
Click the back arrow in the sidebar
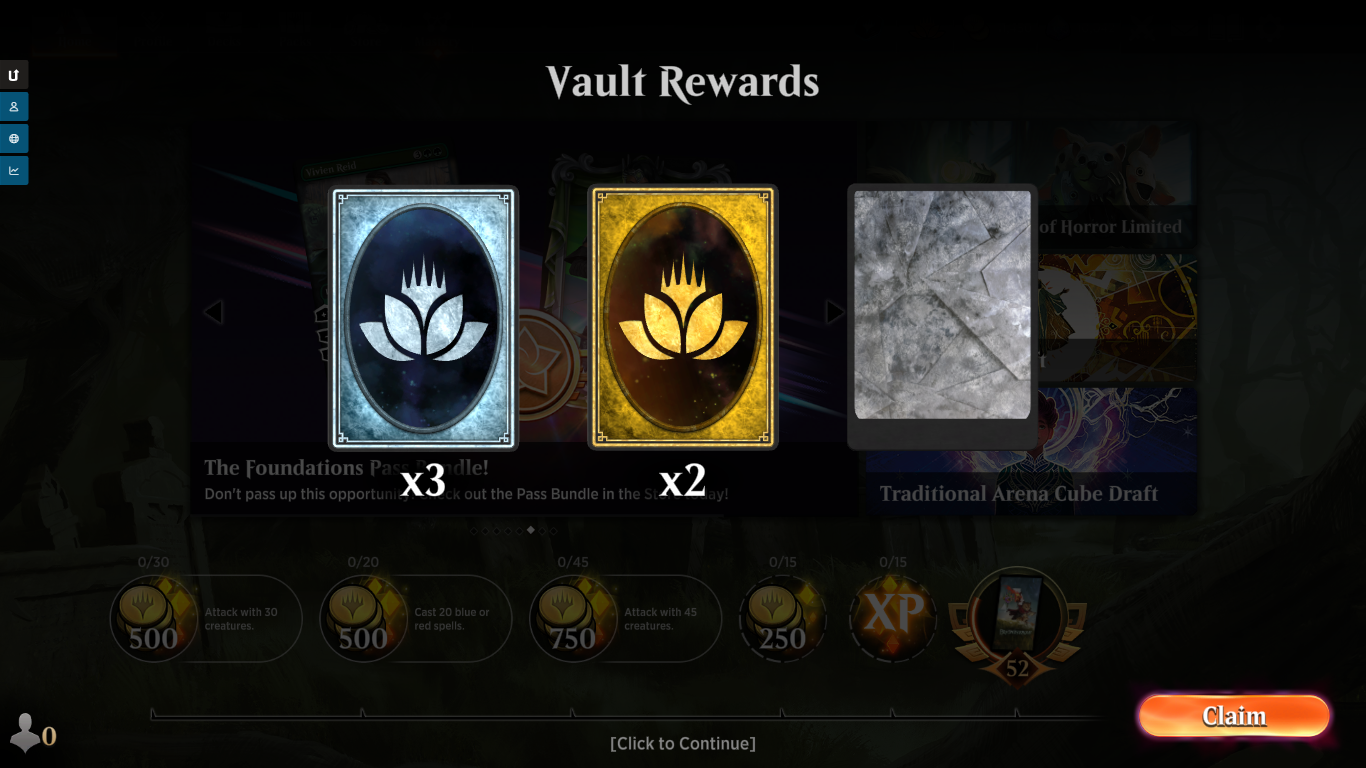(14, 75)
